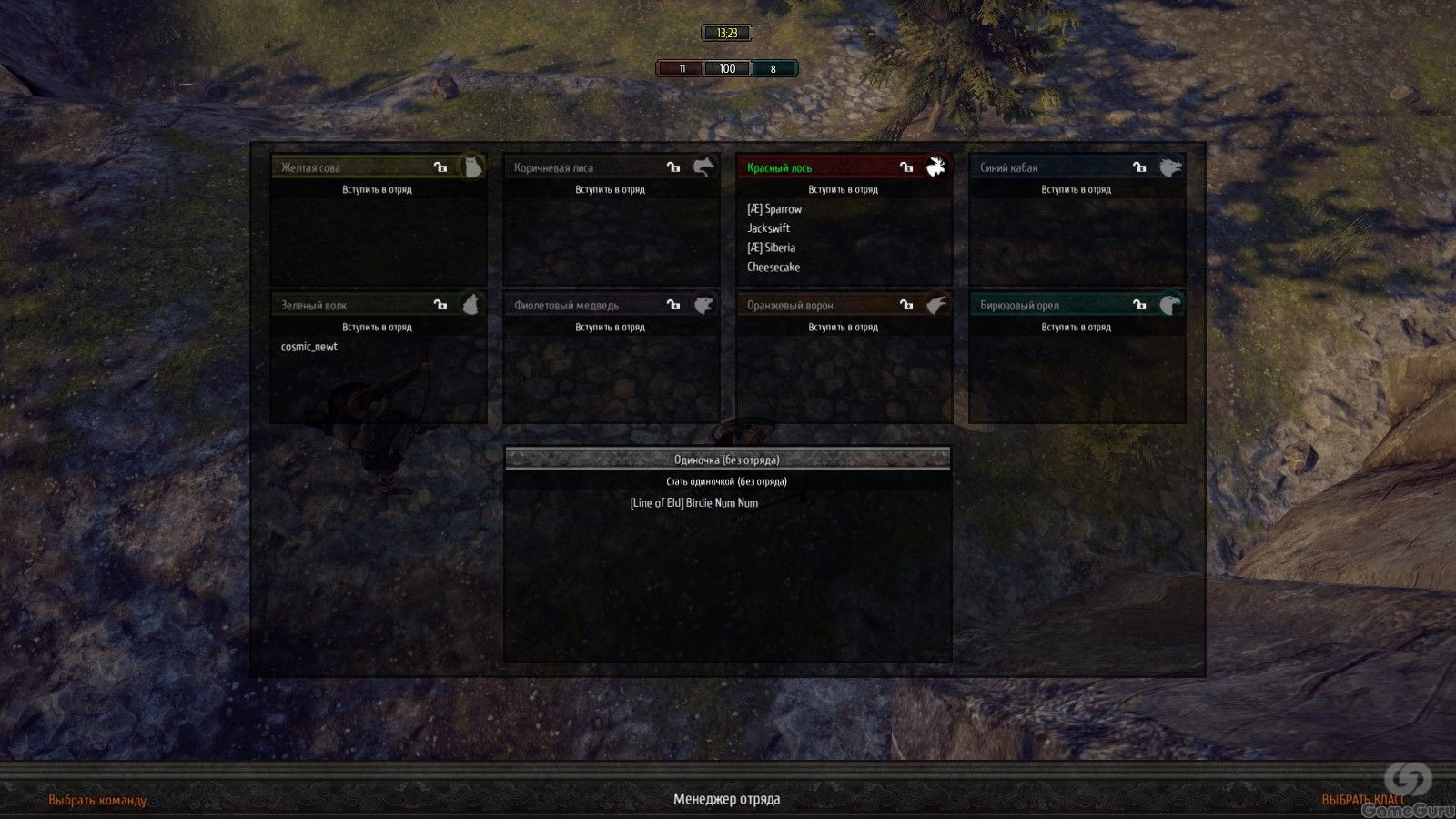The width and height of the screenshot is (1456, 819).
Task: Select player [Æ] Sparrow in the list
Action: tap(774, 209)
